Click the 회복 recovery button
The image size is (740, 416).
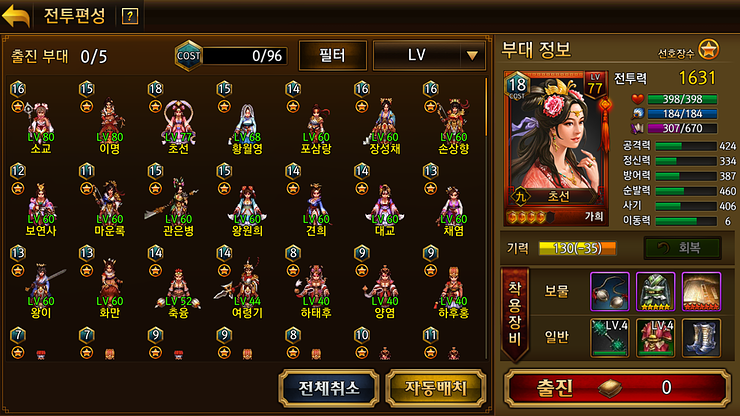(x=679, y=247)
